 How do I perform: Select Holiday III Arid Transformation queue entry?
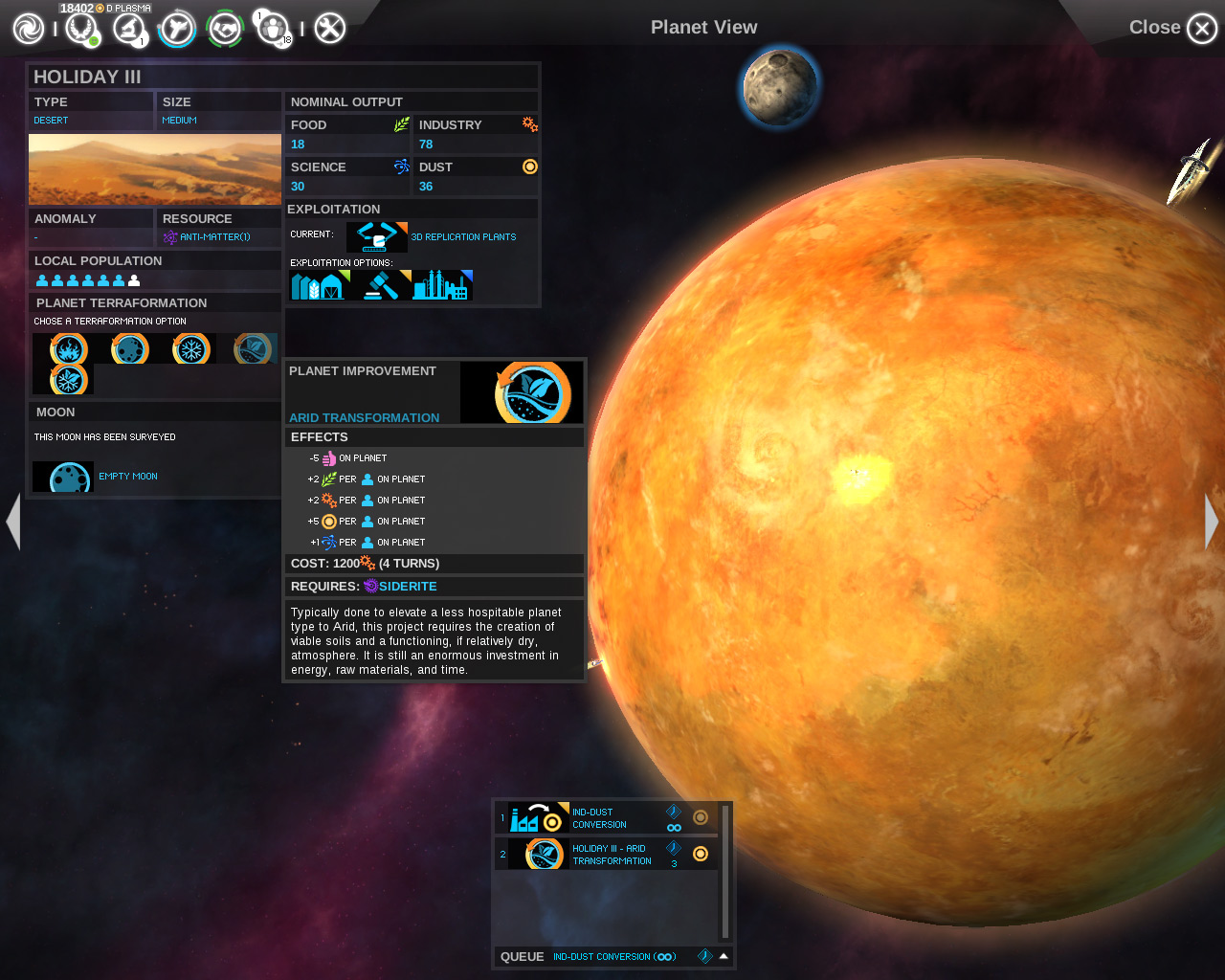coord(611,855)
